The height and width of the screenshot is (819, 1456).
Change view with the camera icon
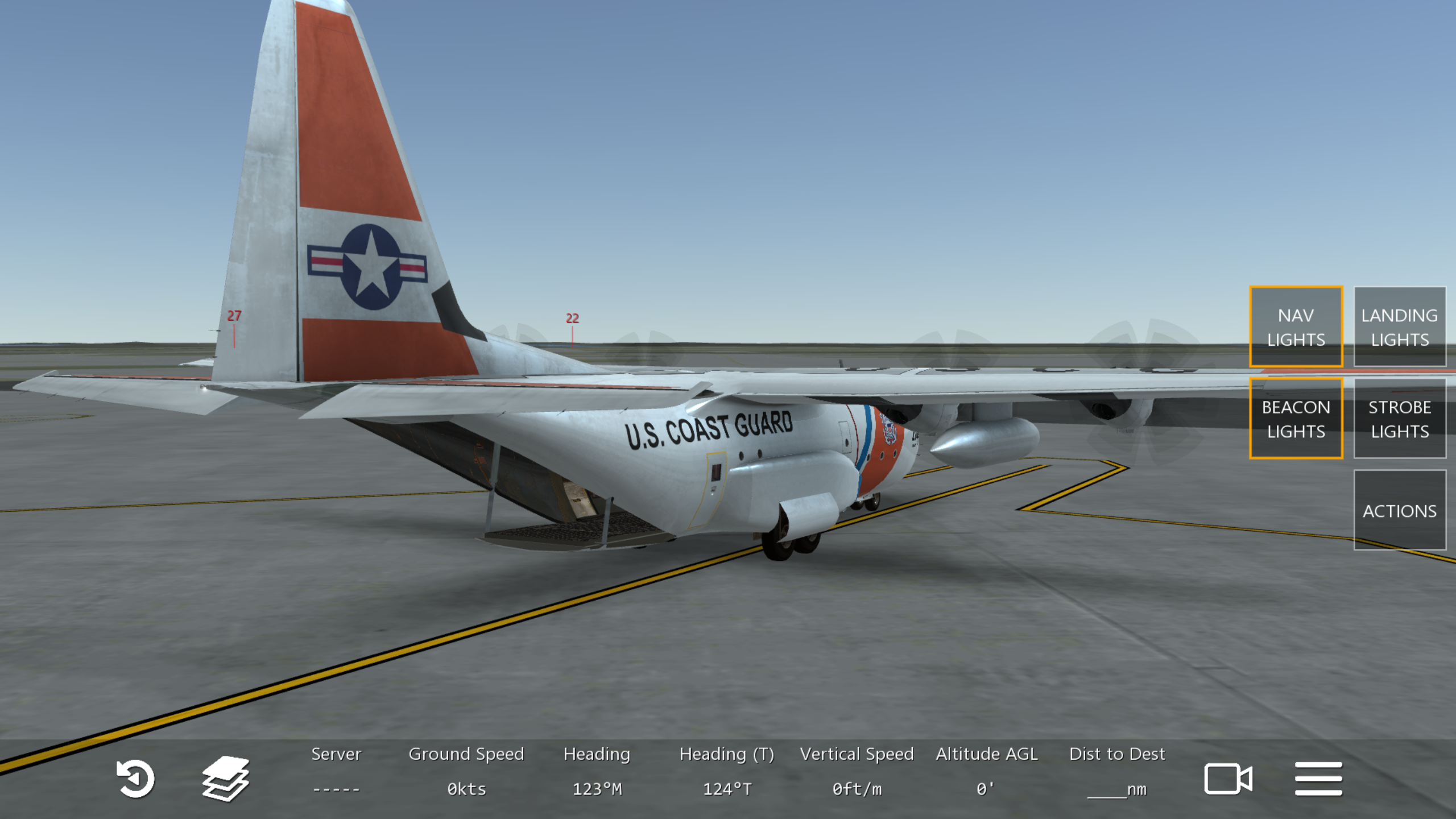click(x=1227, y=778)
